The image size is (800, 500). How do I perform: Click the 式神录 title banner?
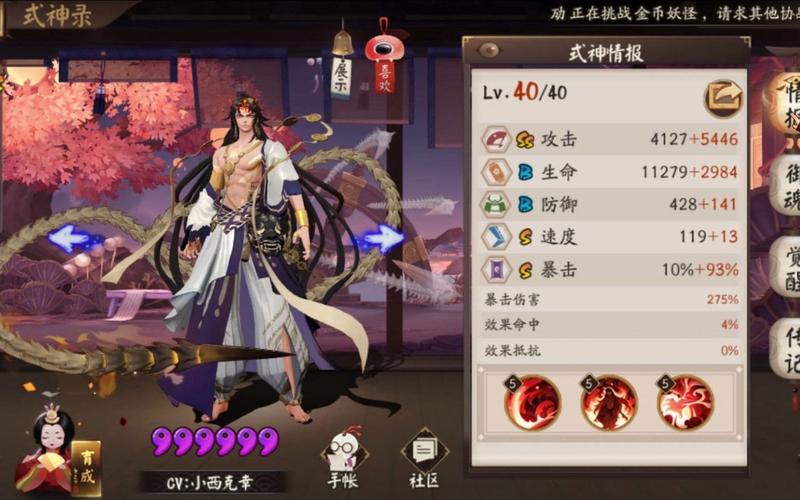click(x=58, y=16)
